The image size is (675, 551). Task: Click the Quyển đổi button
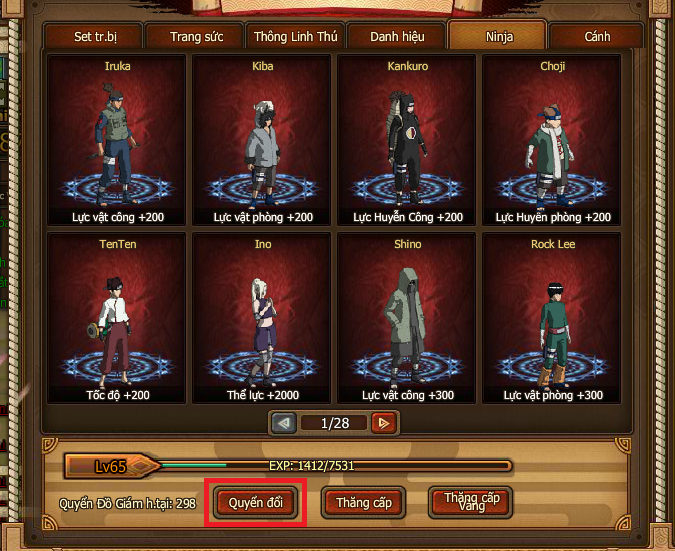(255, 502)
